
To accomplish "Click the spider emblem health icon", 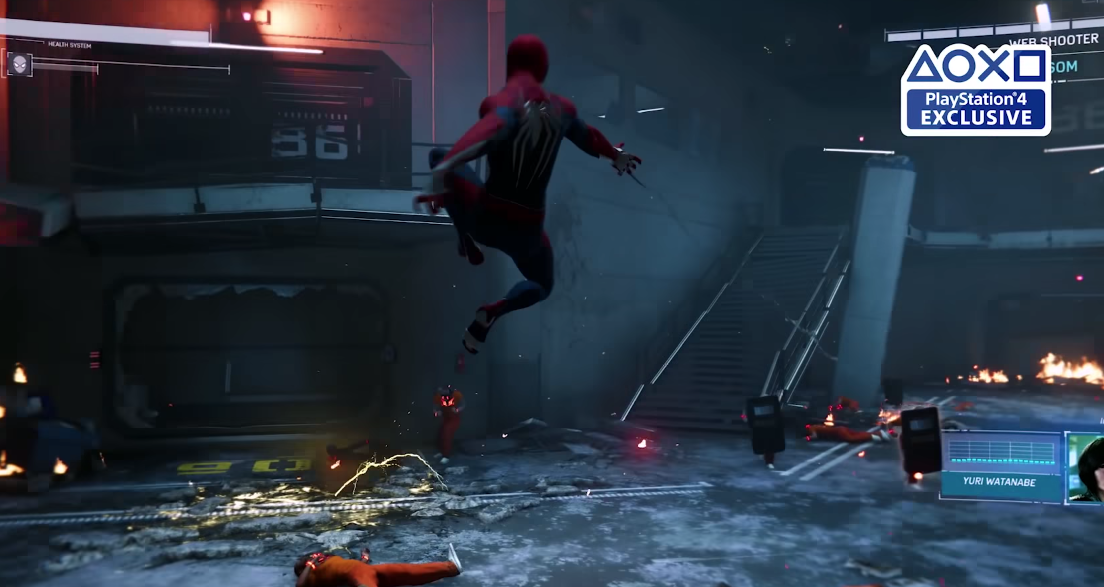I will pyautogui.click(x=18, y=65).
